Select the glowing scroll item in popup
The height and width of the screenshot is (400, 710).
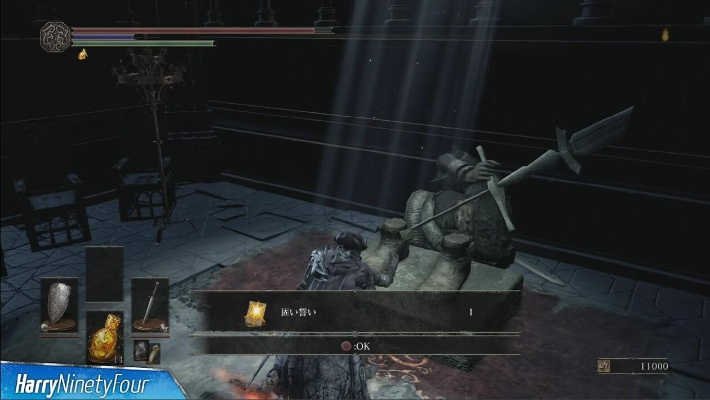[x=254, y=312]
